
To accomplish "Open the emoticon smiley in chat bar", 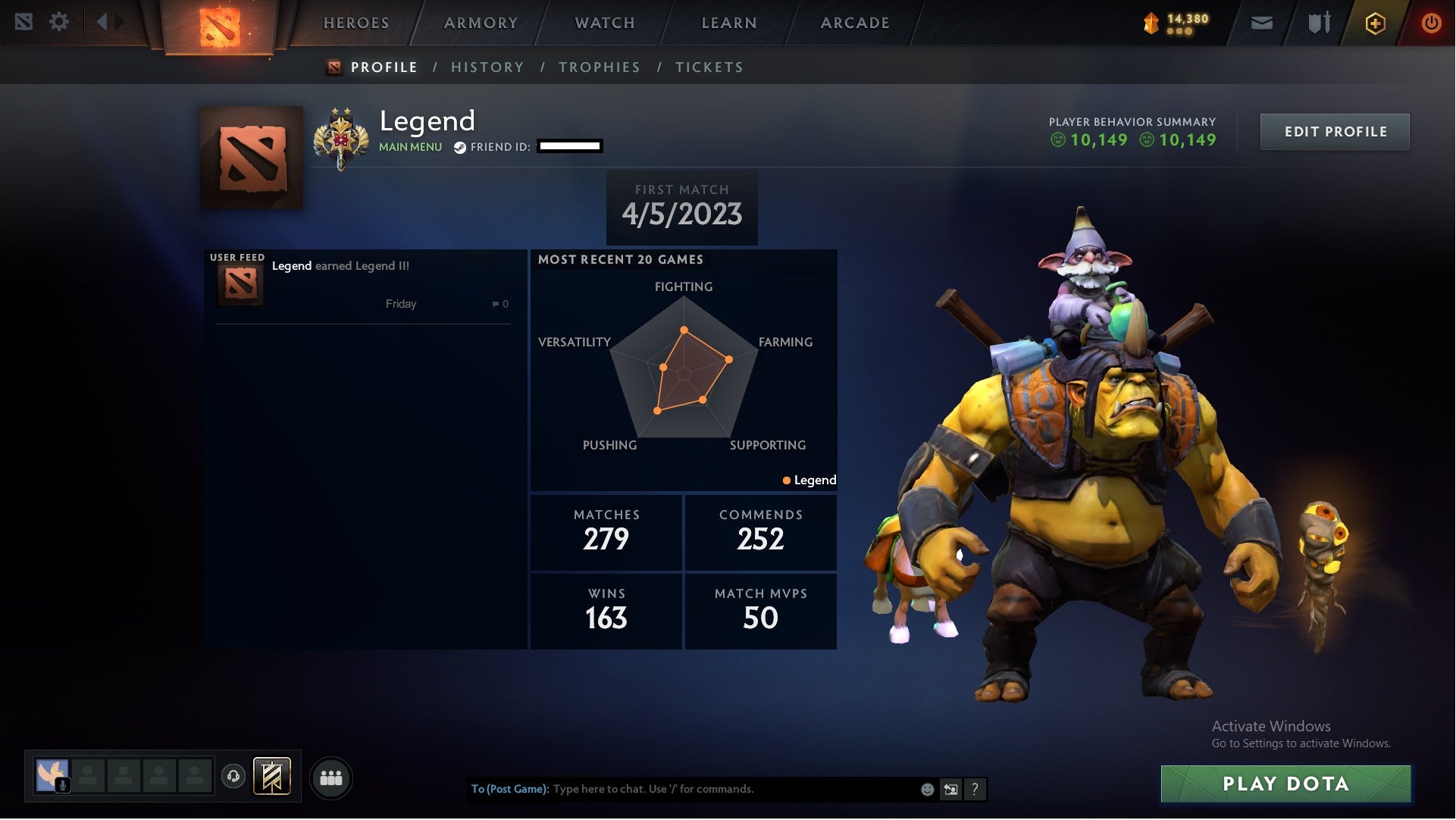I will [x=926, y=789].
